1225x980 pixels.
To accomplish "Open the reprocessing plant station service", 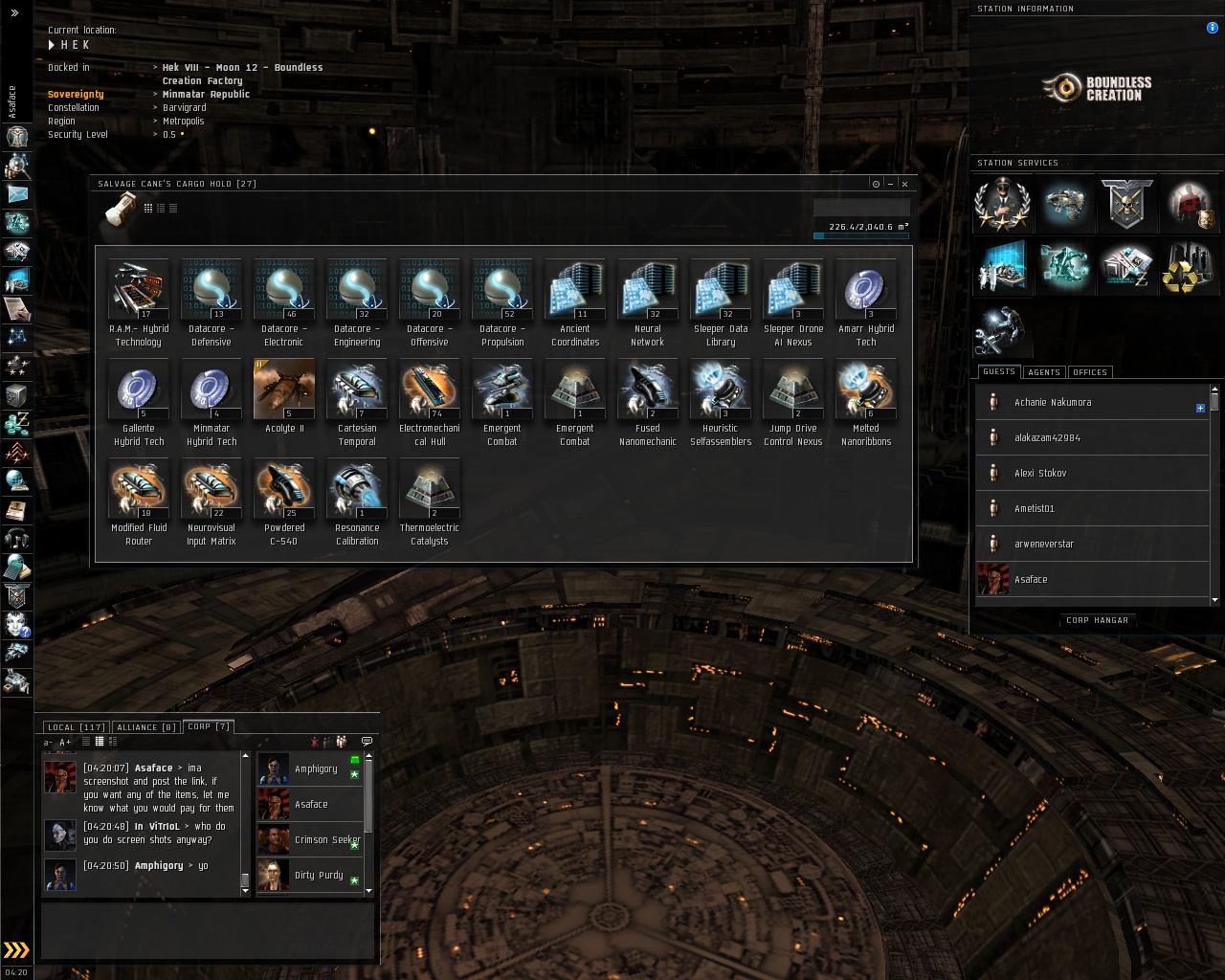I will [x=1186, y=269].
